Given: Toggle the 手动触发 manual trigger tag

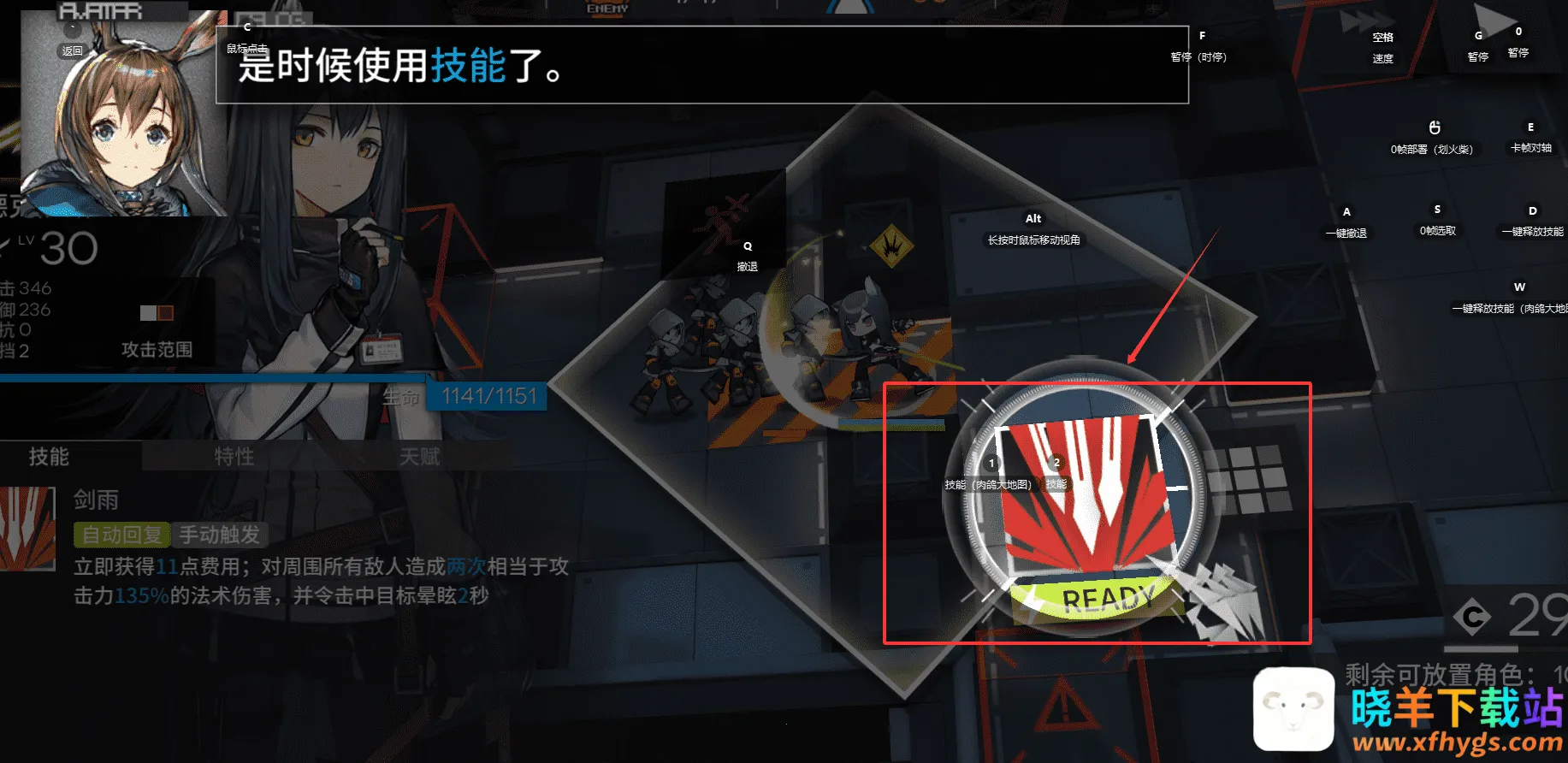Looking at the screenshot, I should point(222,534).
